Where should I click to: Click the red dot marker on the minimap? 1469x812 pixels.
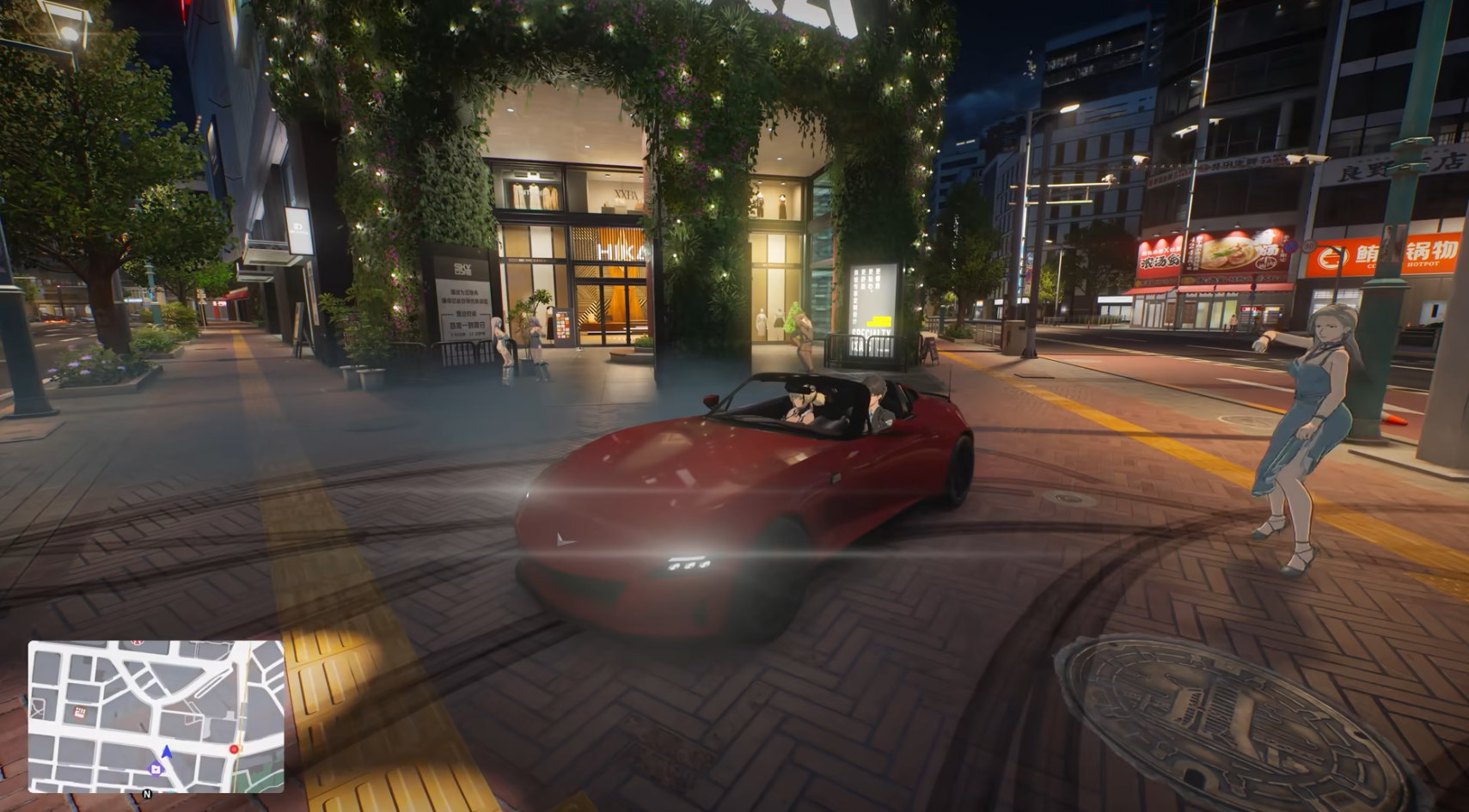click(234, 749)
